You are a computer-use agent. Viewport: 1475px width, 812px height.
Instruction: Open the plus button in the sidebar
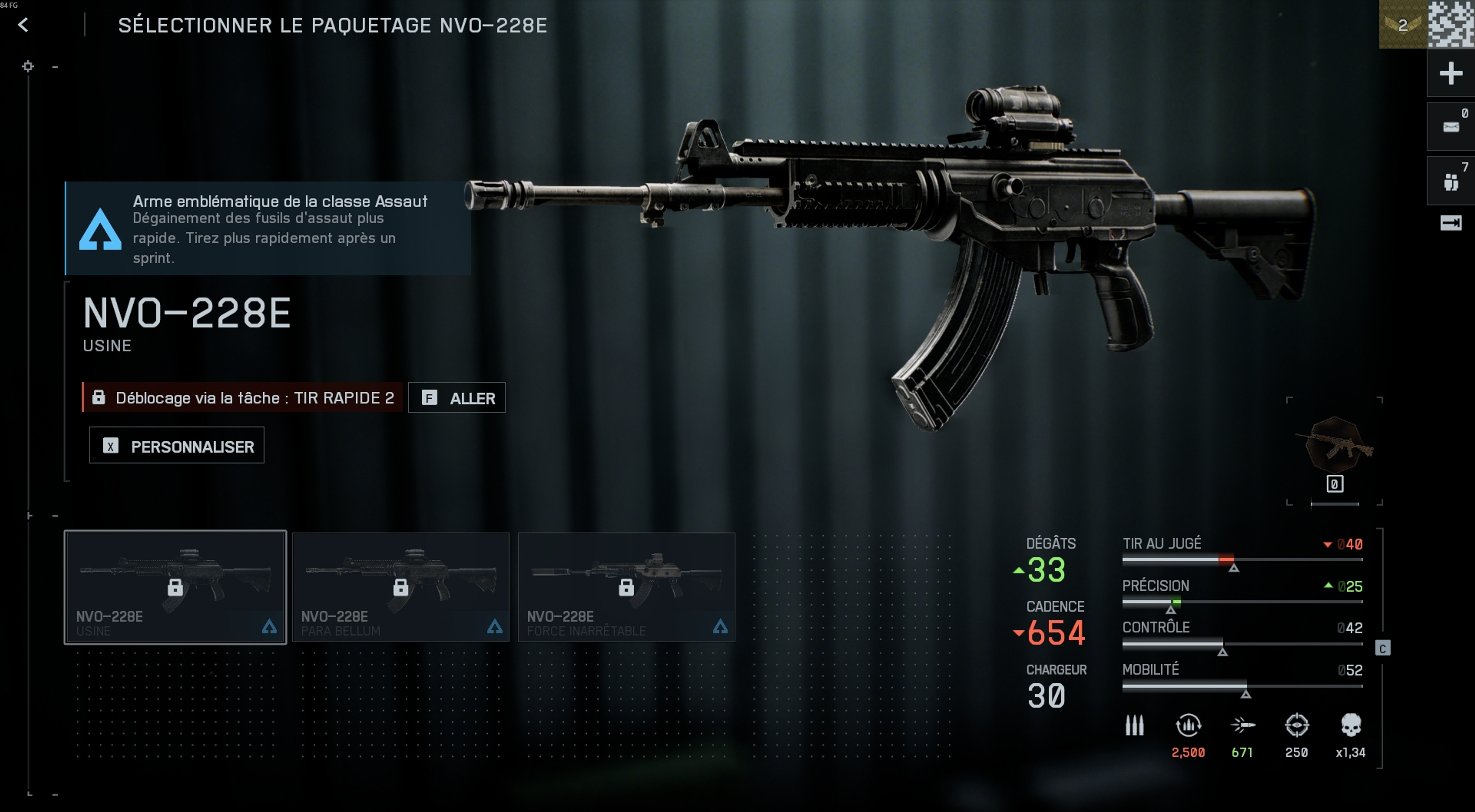click(x=1450, y=73)
